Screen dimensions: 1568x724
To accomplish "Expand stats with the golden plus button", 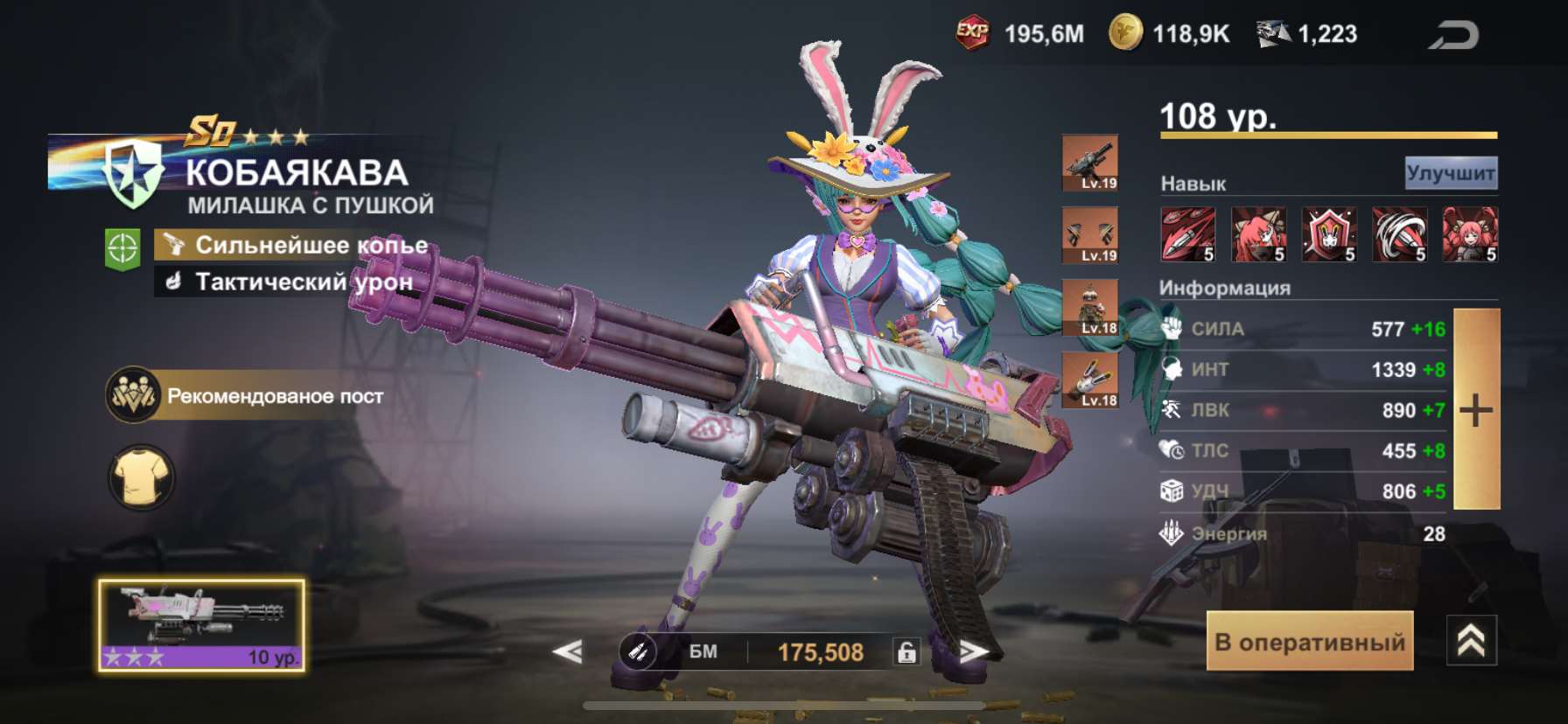I will tap(1476, 409).
